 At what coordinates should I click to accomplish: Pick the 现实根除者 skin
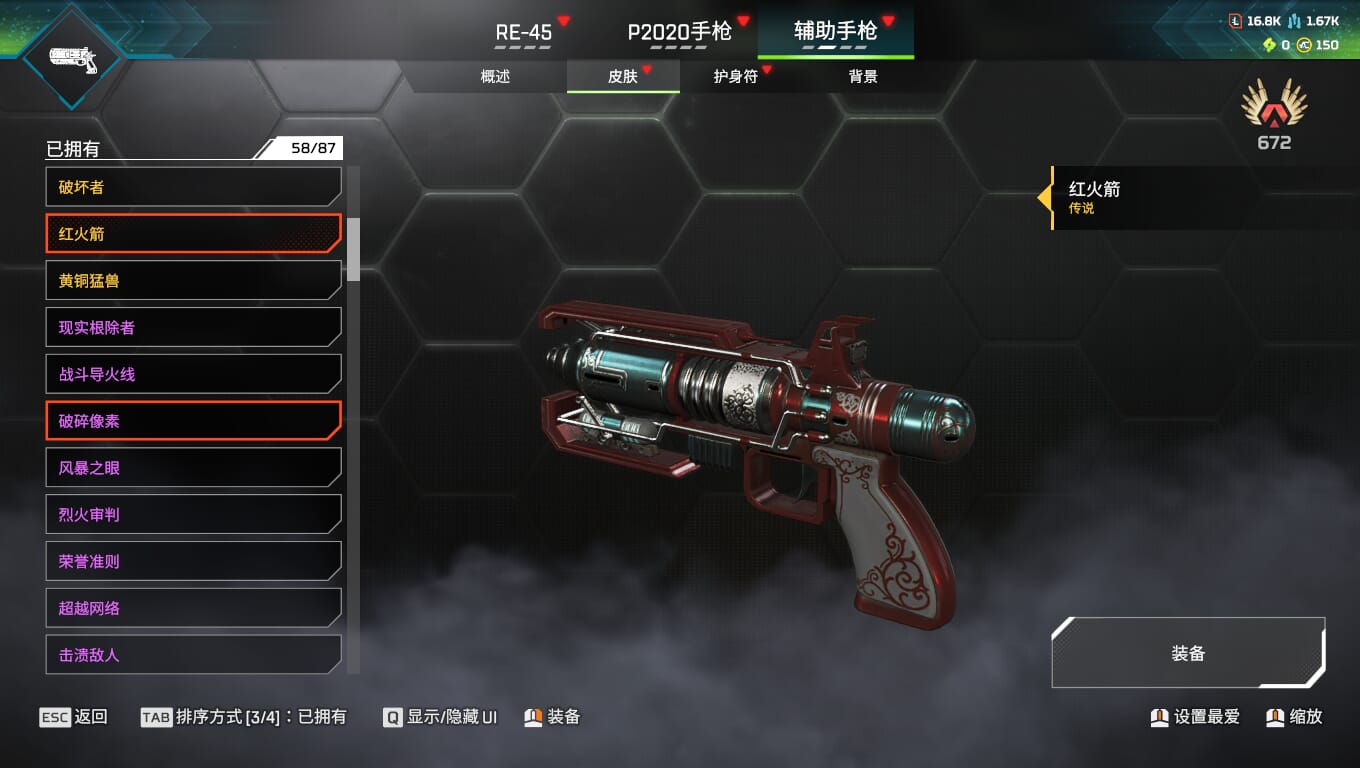193,327
